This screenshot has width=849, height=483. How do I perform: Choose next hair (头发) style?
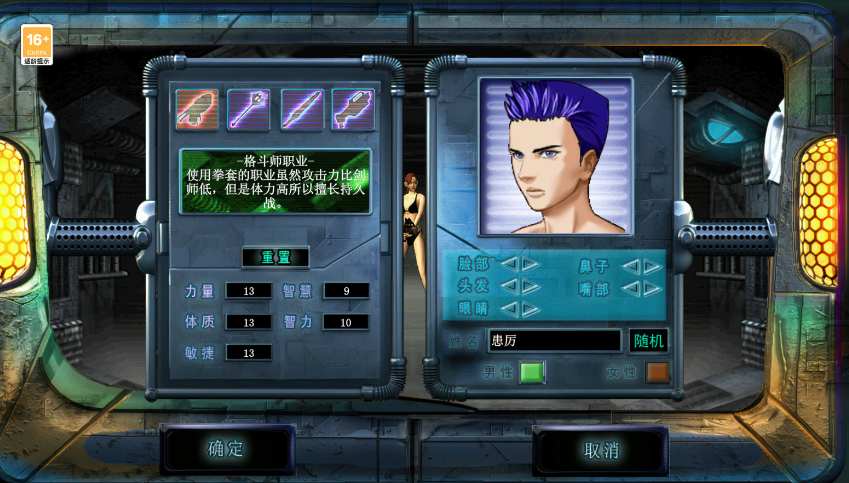click(x=530, y=286)
